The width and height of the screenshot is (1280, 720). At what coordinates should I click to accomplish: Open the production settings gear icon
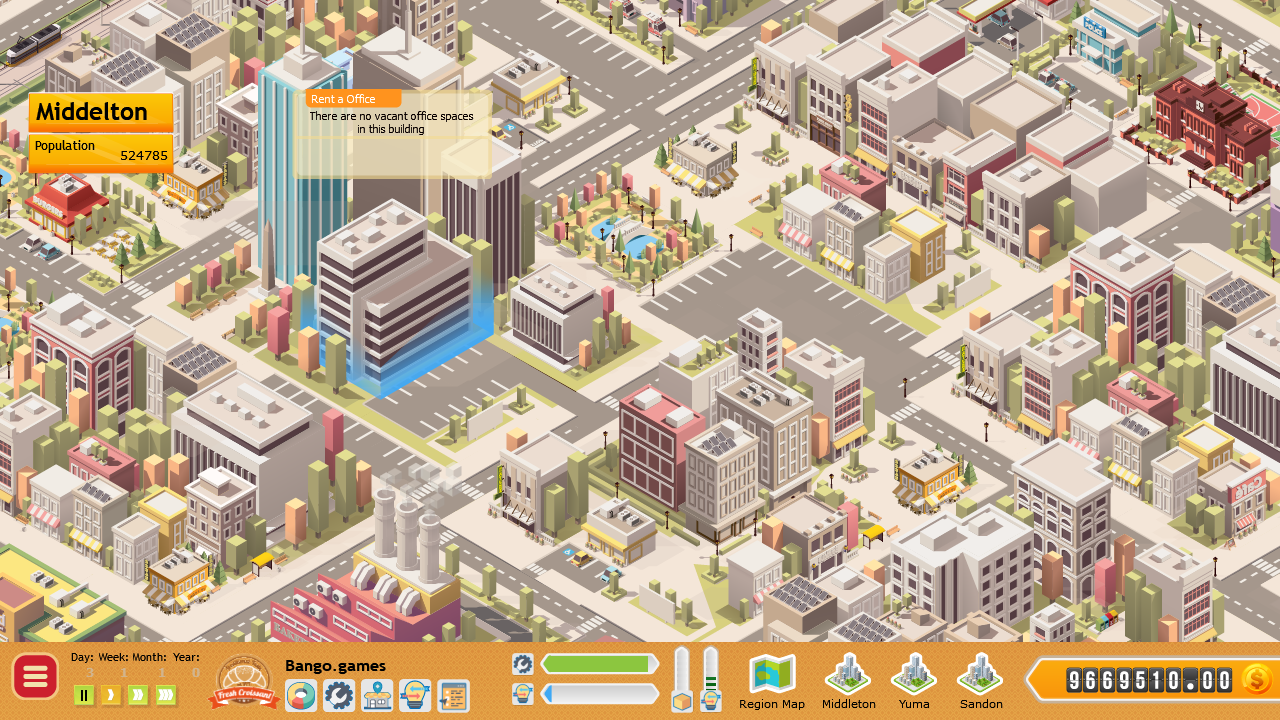[x=339, y=695]
